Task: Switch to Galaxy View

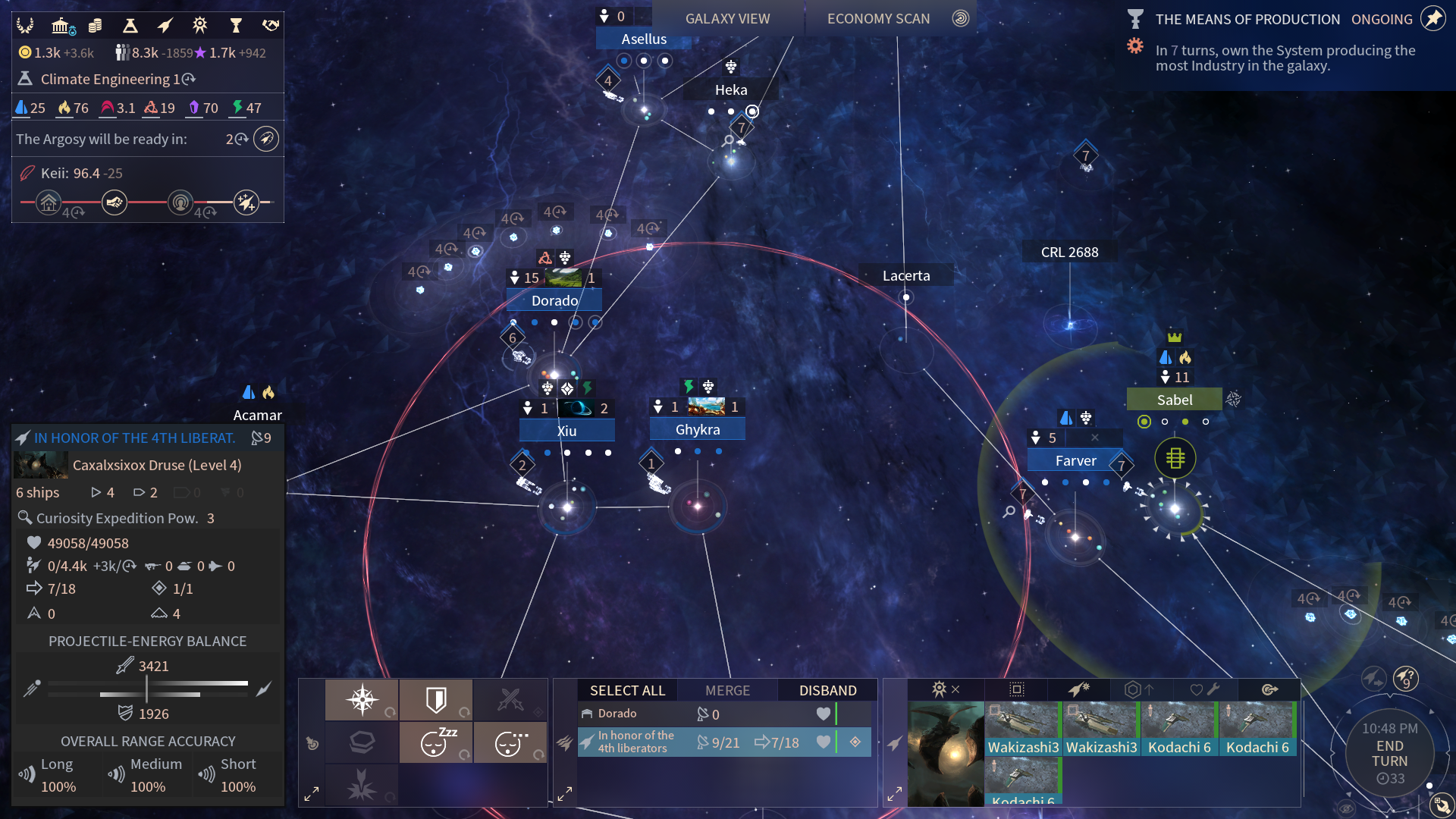Action: 727,19
